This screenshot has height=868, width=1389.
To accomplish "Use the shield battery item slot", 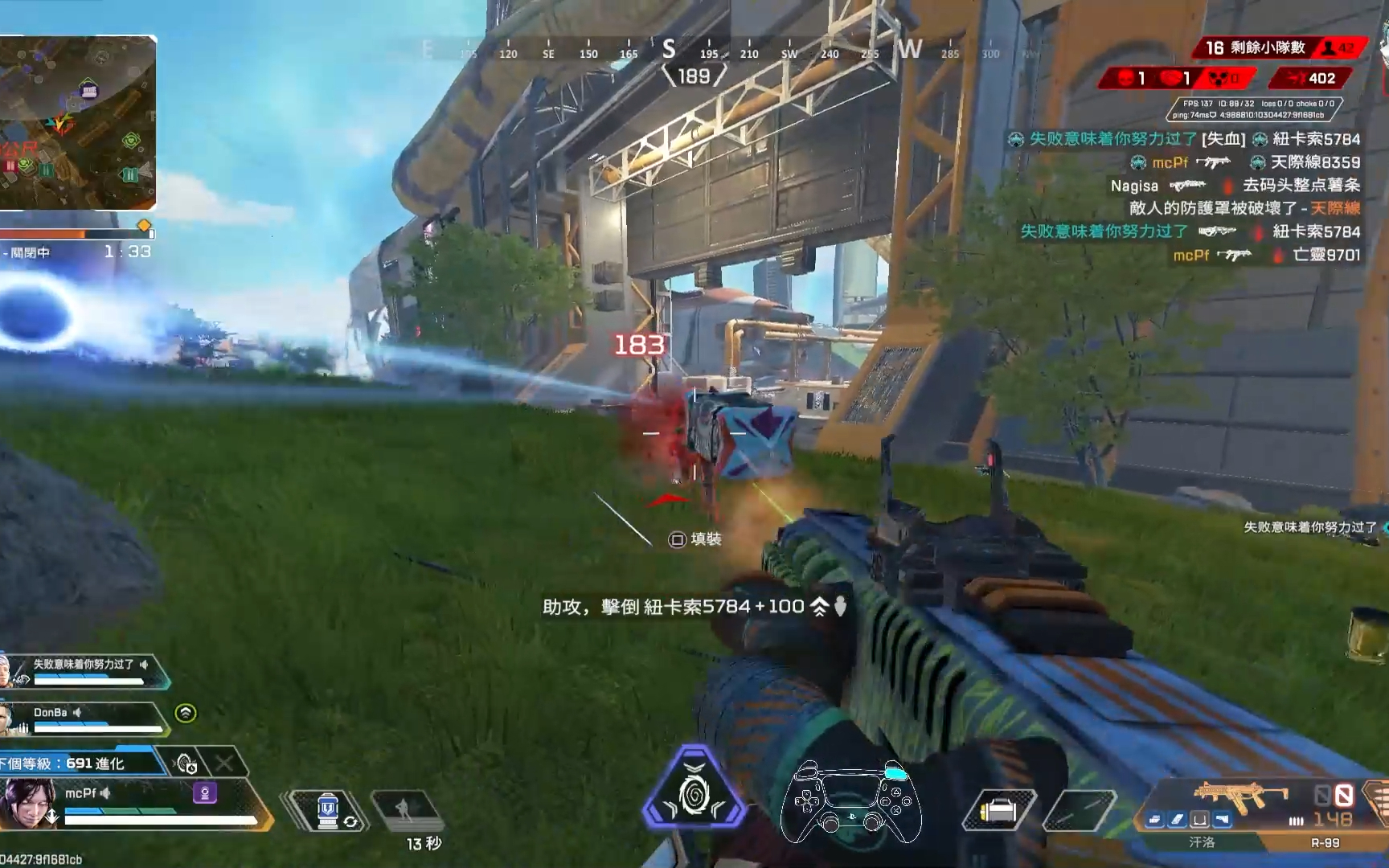I will coord(326,810).
